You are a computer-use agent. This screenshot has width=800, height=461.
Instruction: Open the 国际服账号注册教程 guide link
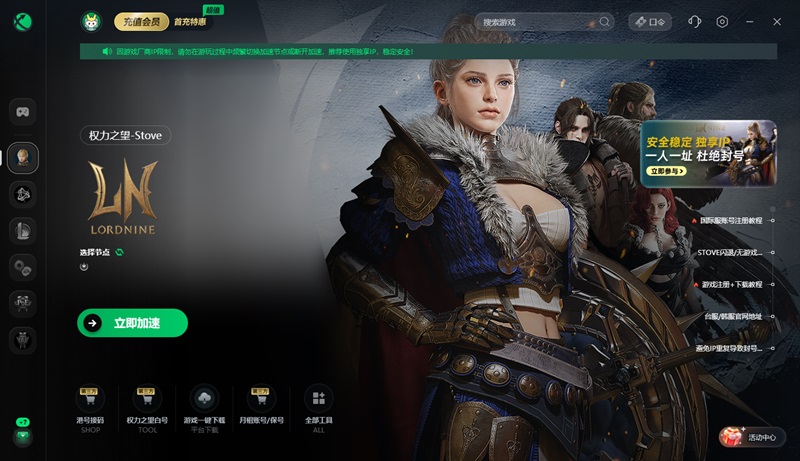(x=729, y=220)
